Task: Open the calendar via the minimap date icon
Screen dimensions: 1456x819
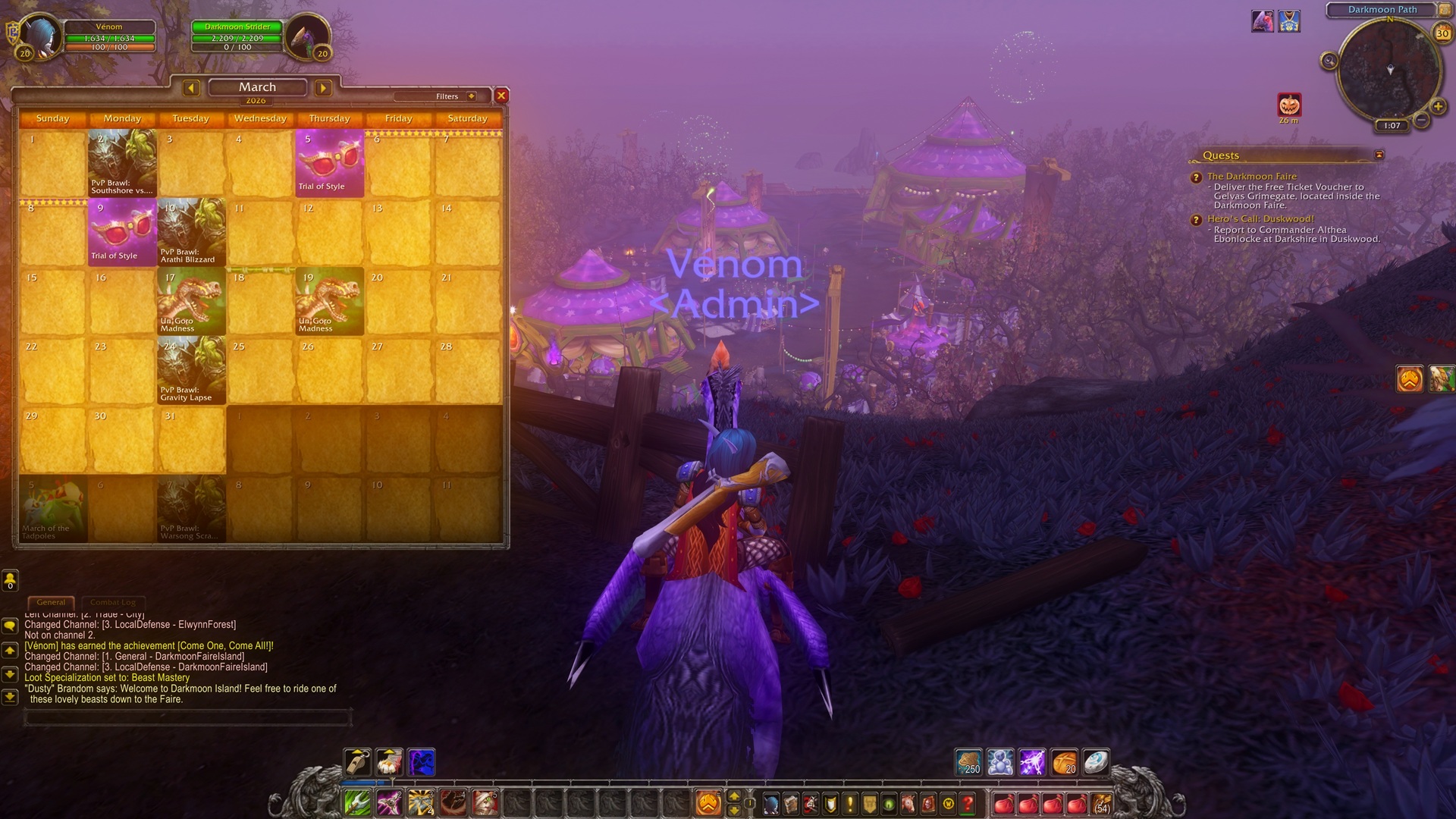Action: [x=1442, y=33]
